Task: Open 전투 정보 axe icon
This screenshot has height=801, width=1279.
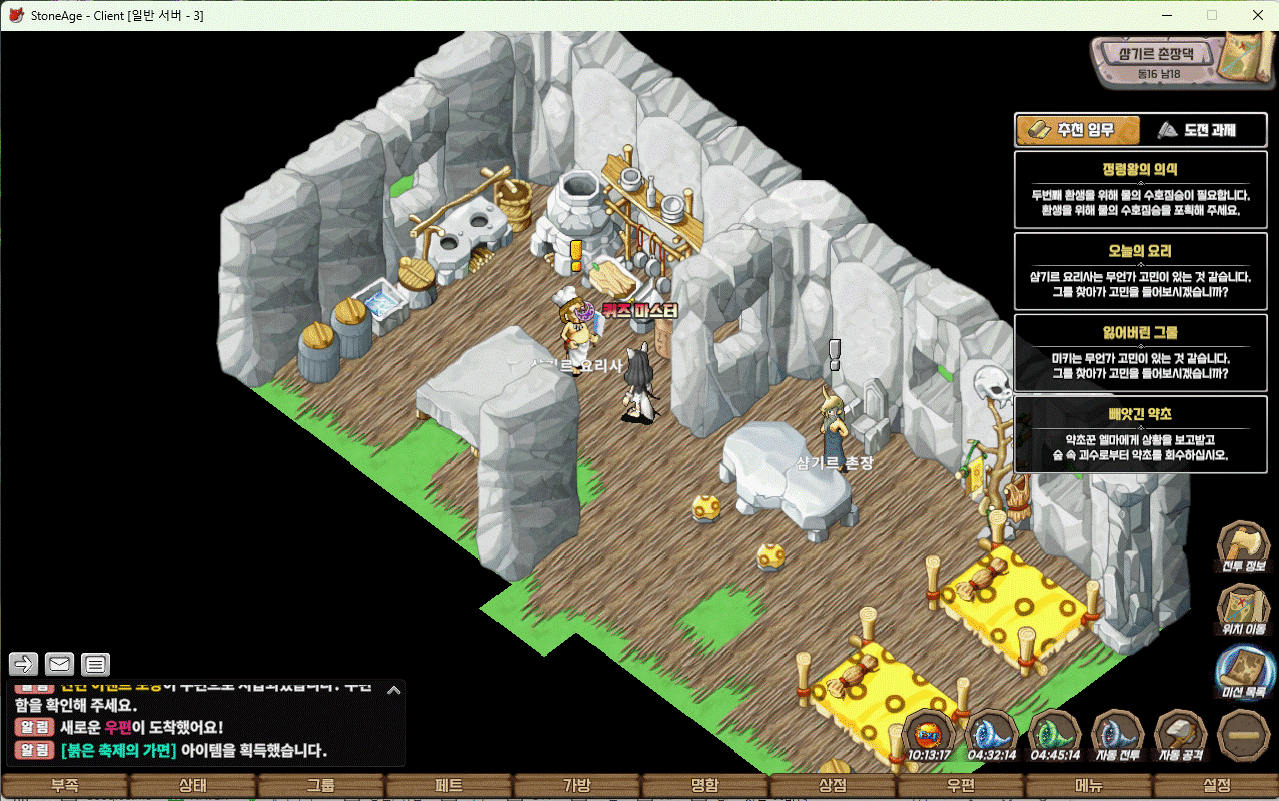Action: (x=1243, y=546)
